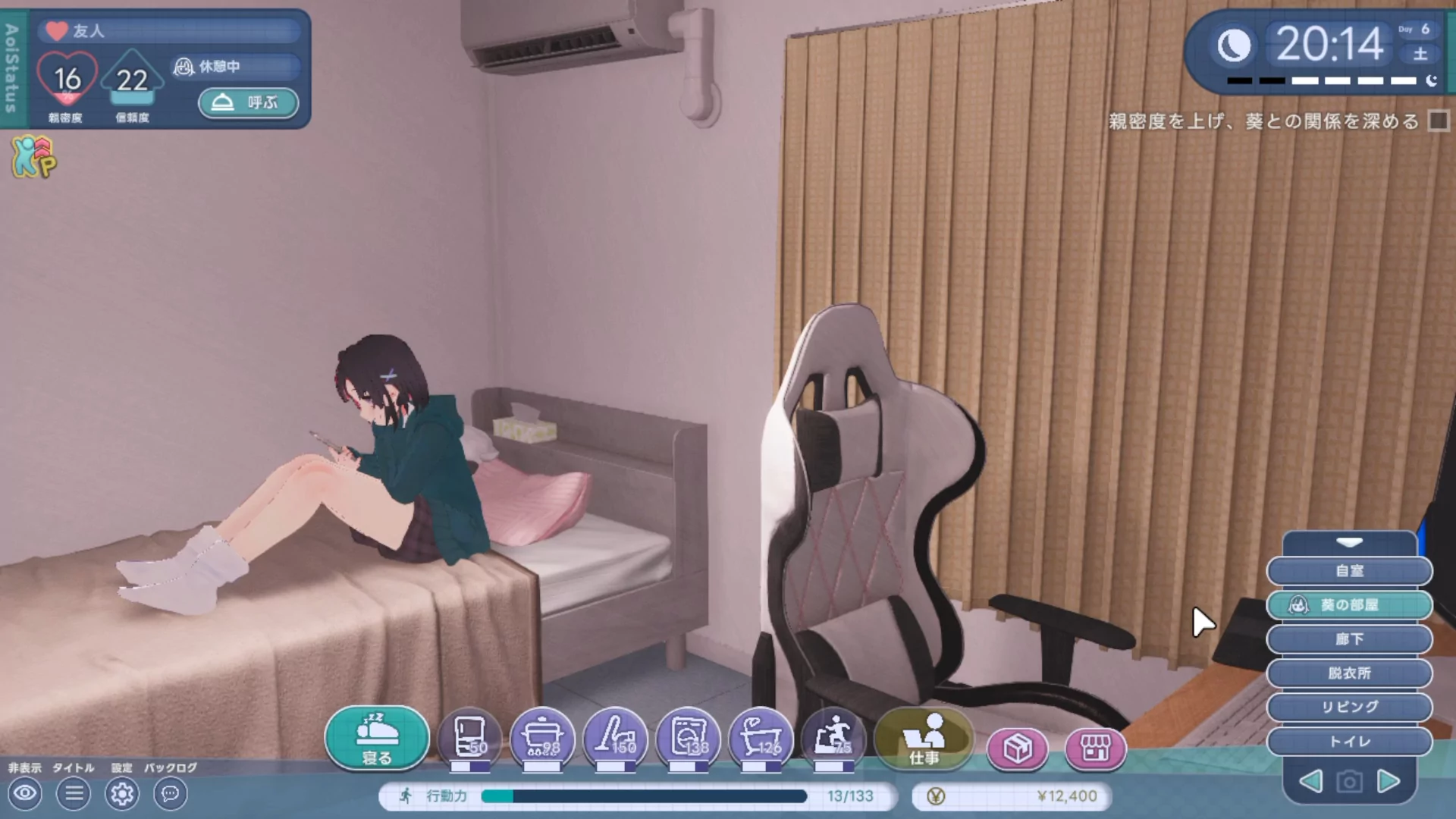
Task: Choose the bathtub chore icon
Action: coord(761,738)
